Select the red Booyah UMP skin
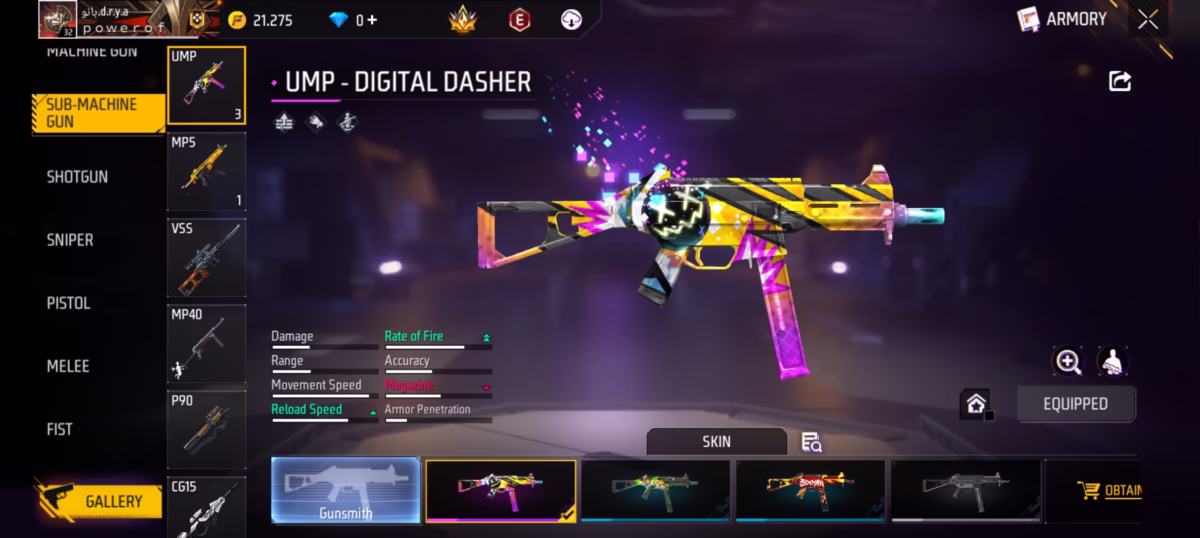 pyautogui.click(x=810, y=491)
